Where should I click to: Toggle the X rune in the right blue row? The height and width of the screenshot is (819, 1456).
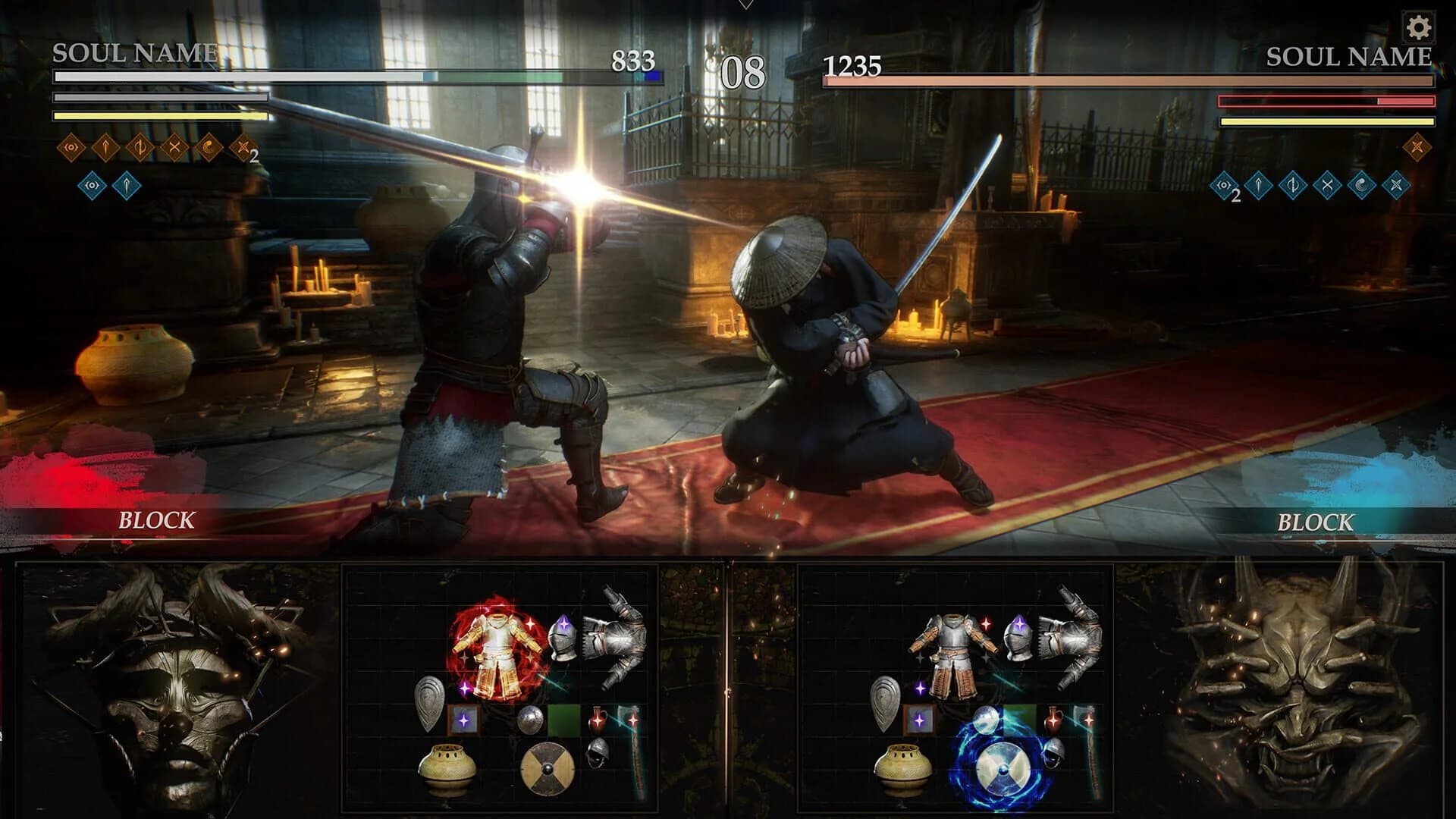[x=1326, y=186]
